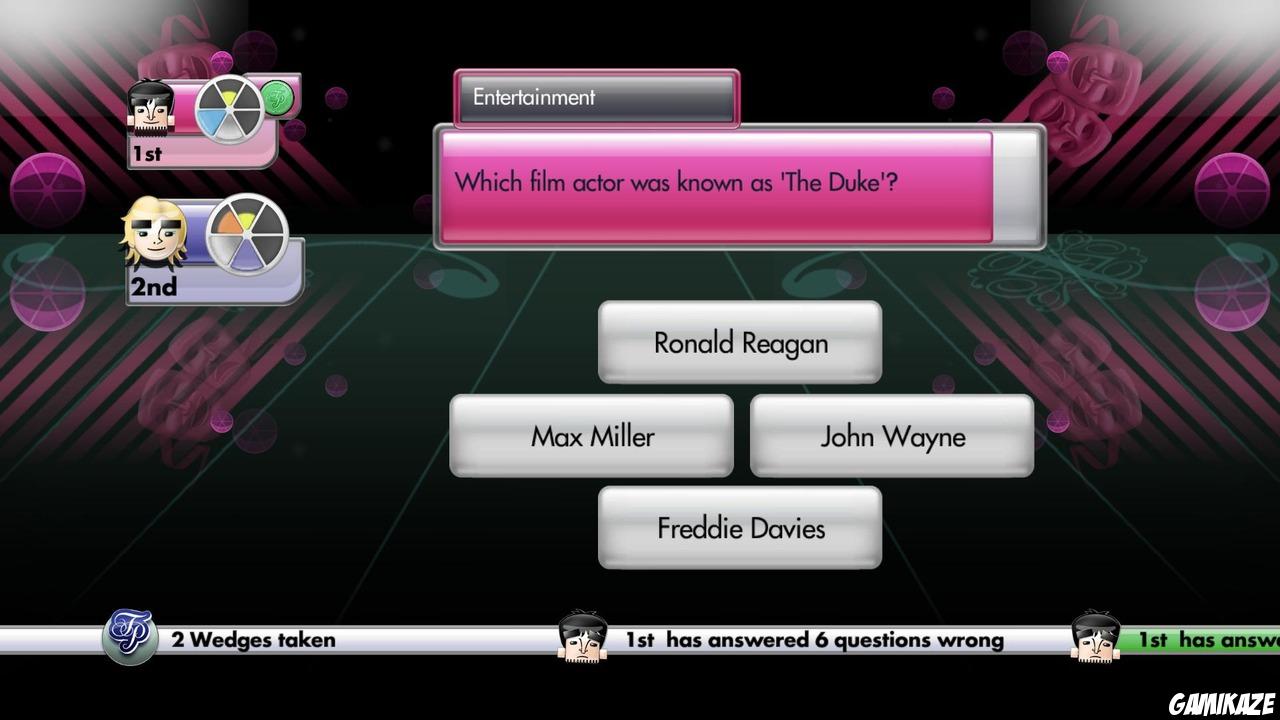Select the first place player's avatar icon
This screenshot has width=1280, height=720.
[x=150, y=110]
